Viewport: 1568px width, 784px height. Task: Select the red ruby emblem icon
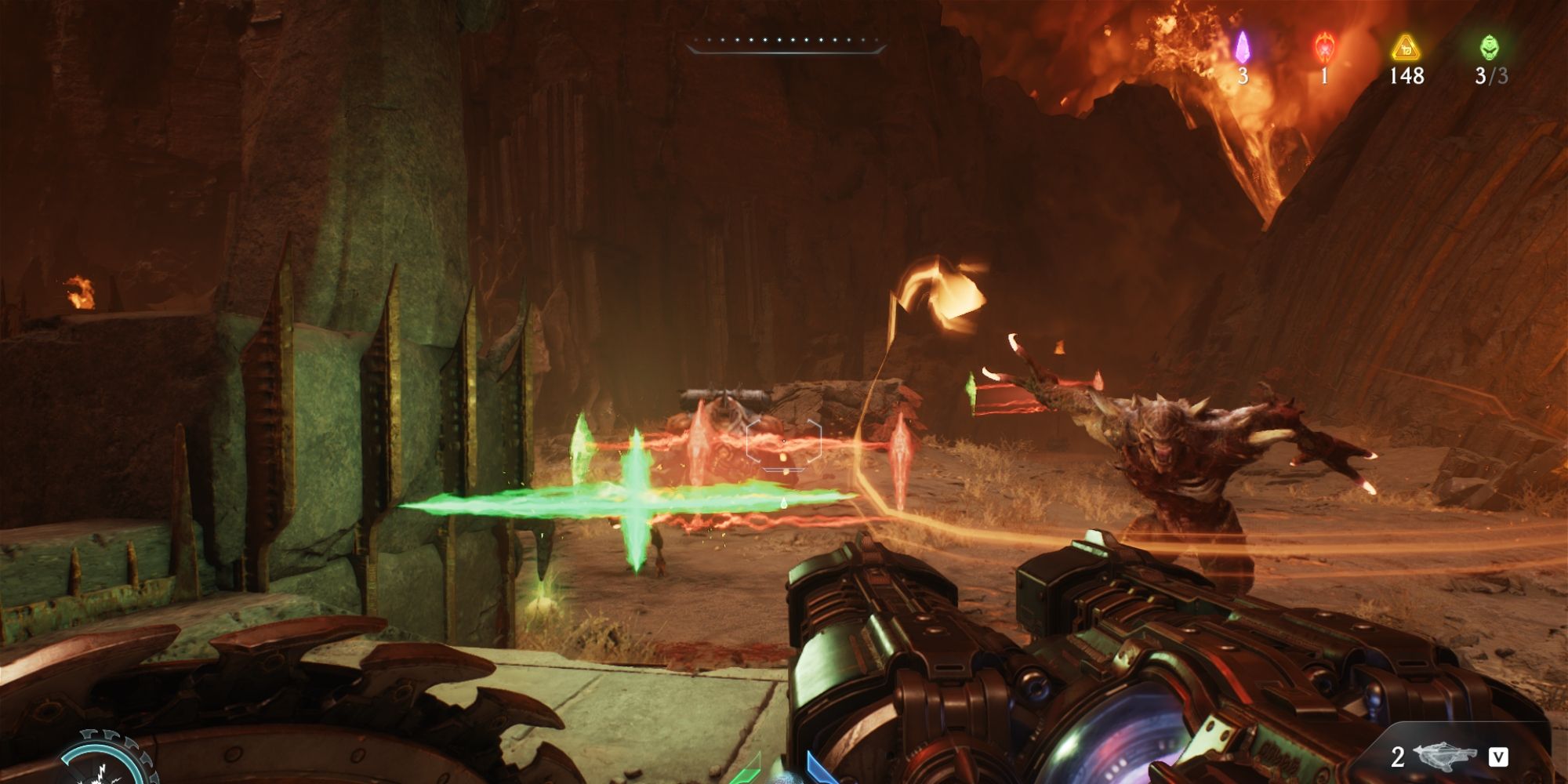point(1324,48)
